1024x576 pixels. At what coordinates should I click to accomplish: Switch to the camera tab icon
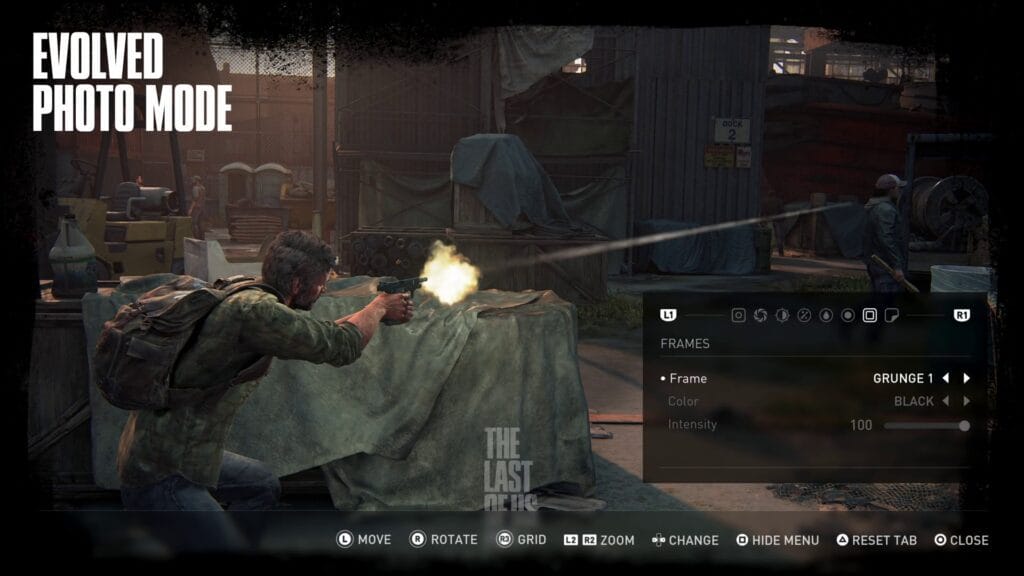pyautogui.click(x=738, y=315)
